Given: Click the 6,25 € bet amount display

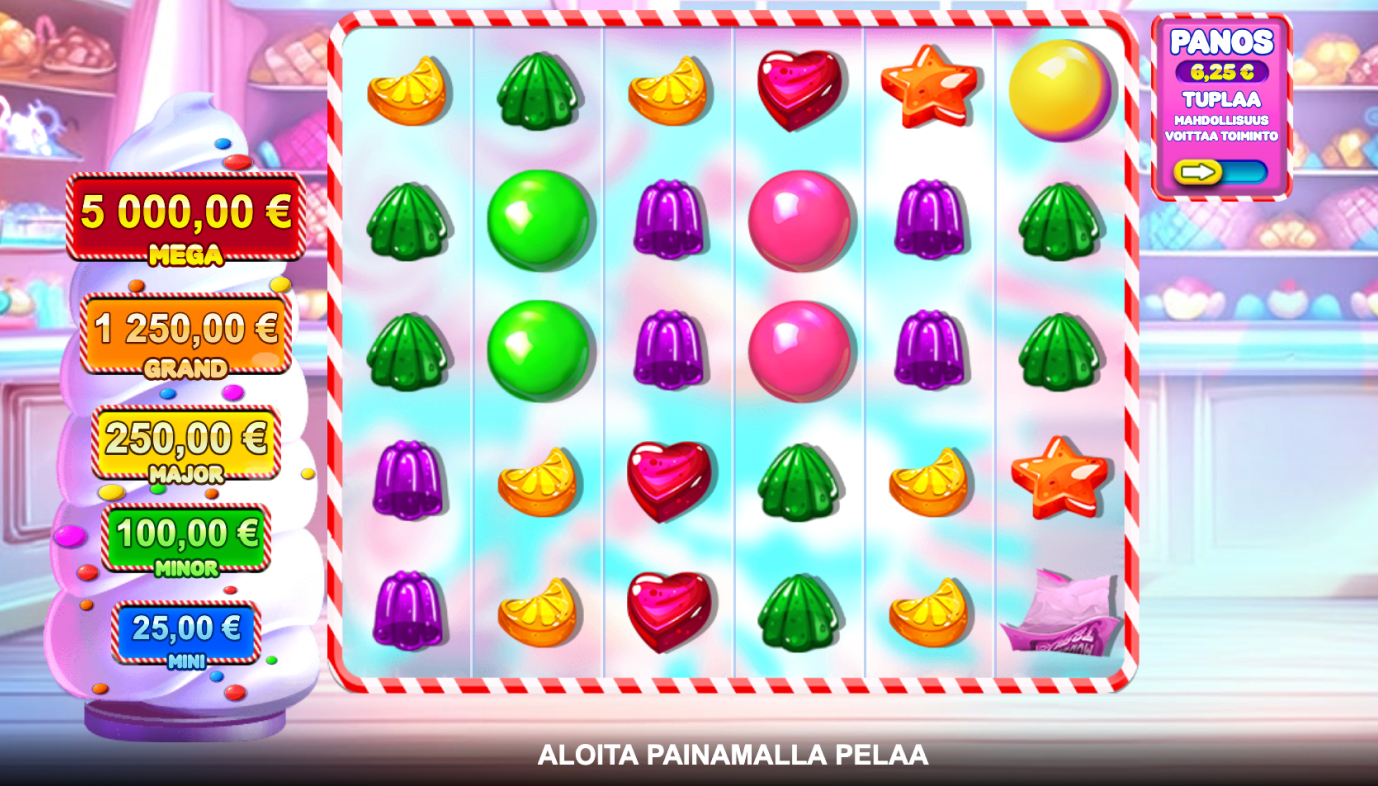Looking at the screenshot, I should (x=1222, y=72).
